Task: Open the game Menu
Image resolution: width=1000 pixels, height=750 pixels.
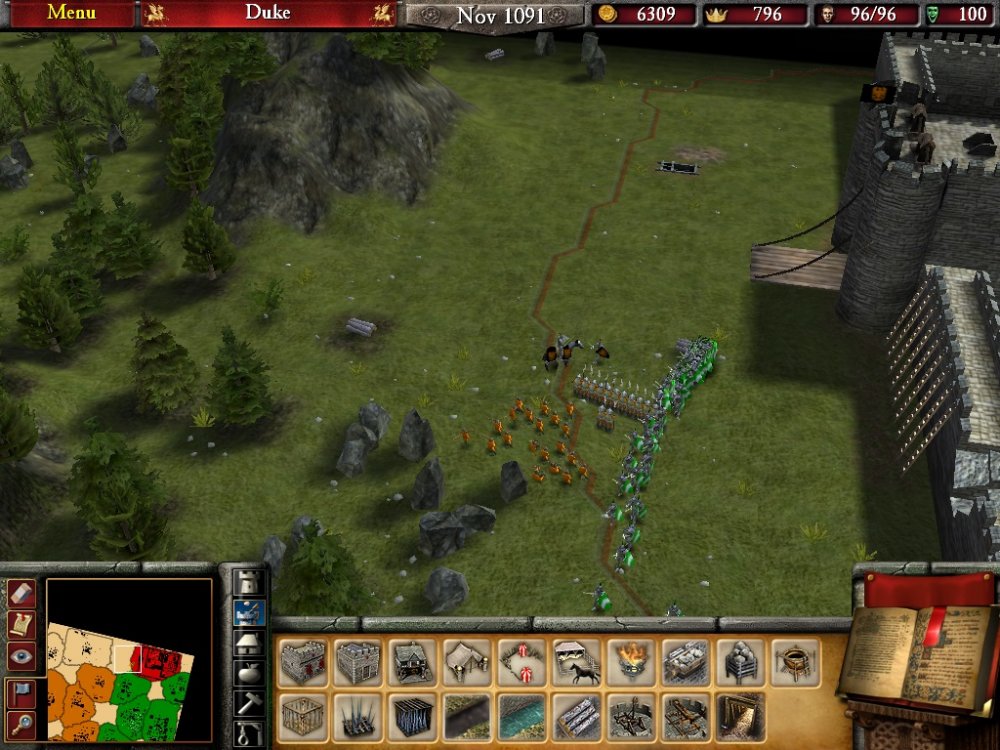Action: click(71, 13)
